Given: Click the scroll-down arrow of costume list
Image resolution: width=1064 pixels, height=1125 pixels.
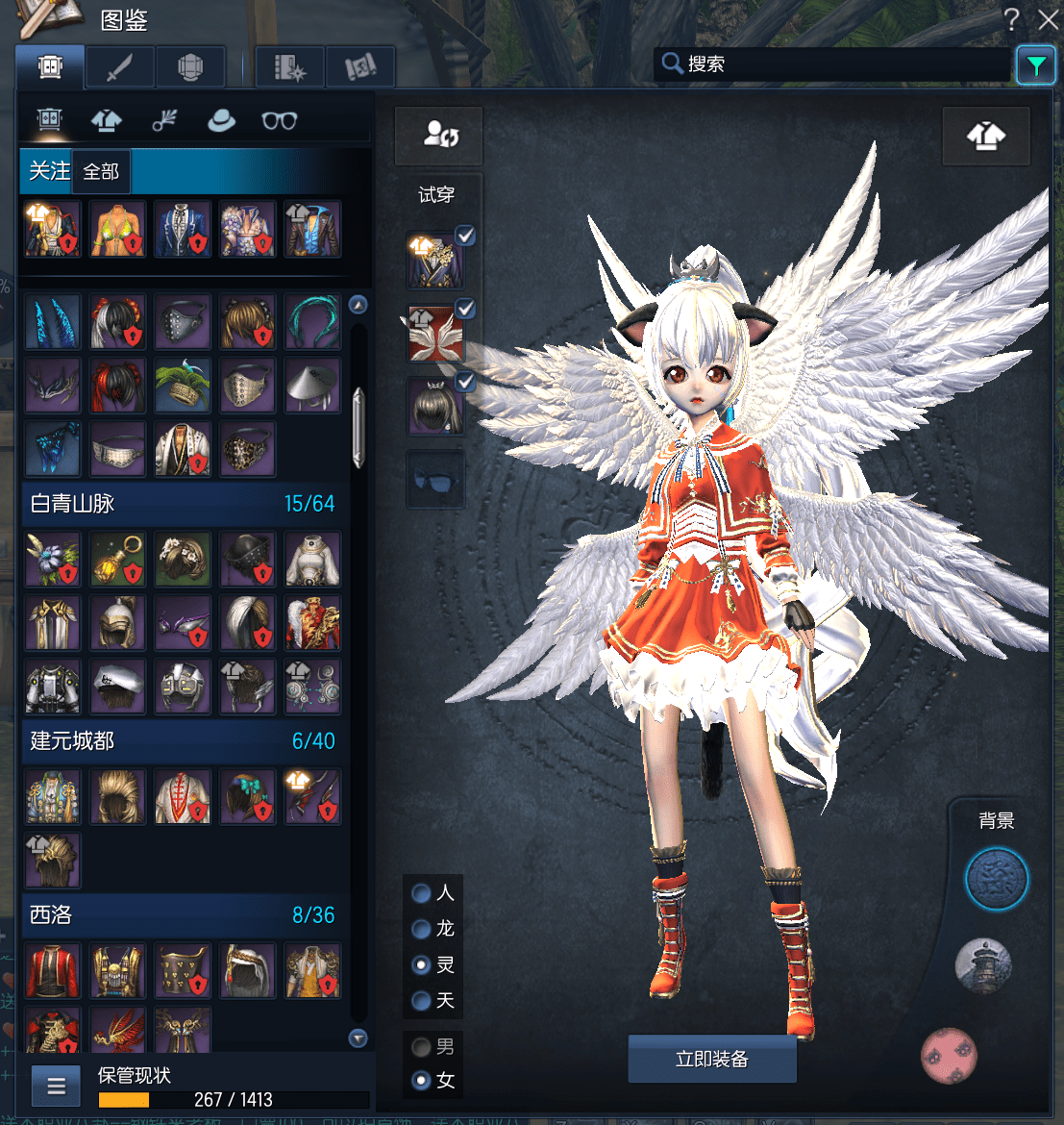Looking at the screenshot, I should coord(359,1038).
